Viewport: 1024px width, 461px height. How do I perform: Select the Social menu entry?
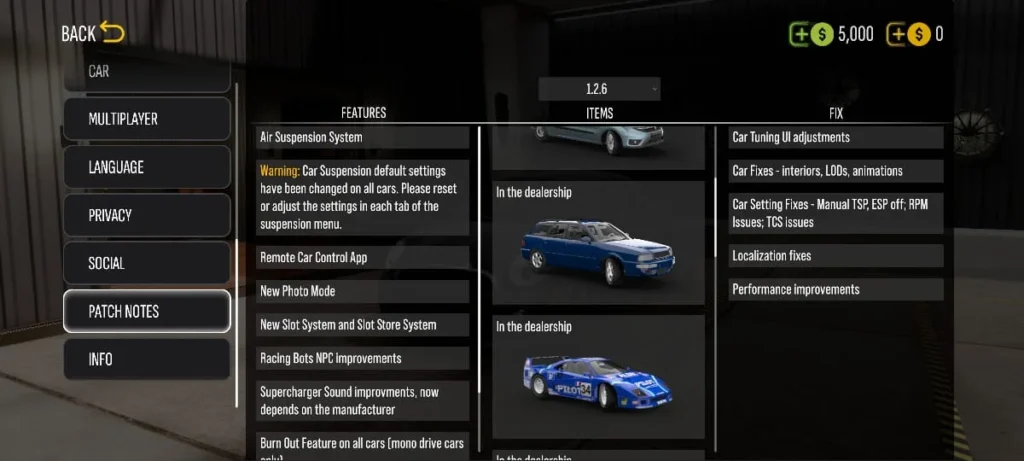click(x=146, y=263)
